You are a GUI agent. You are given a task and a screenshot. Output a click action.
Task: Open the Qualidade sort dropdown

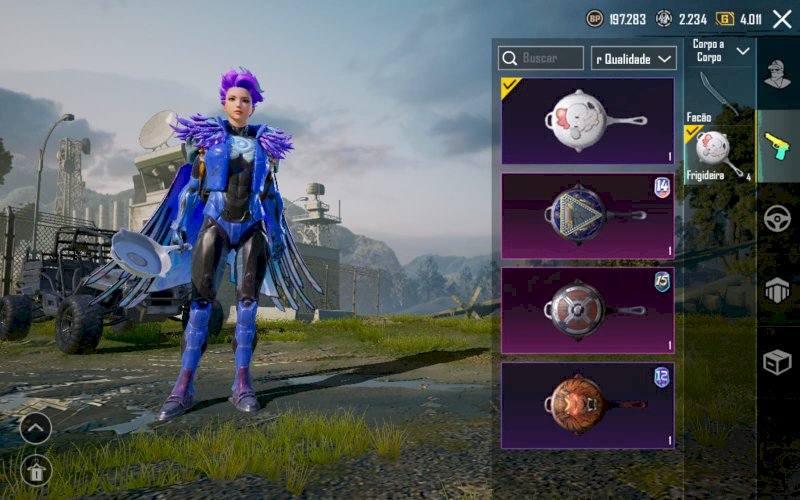tap(634, 59)
